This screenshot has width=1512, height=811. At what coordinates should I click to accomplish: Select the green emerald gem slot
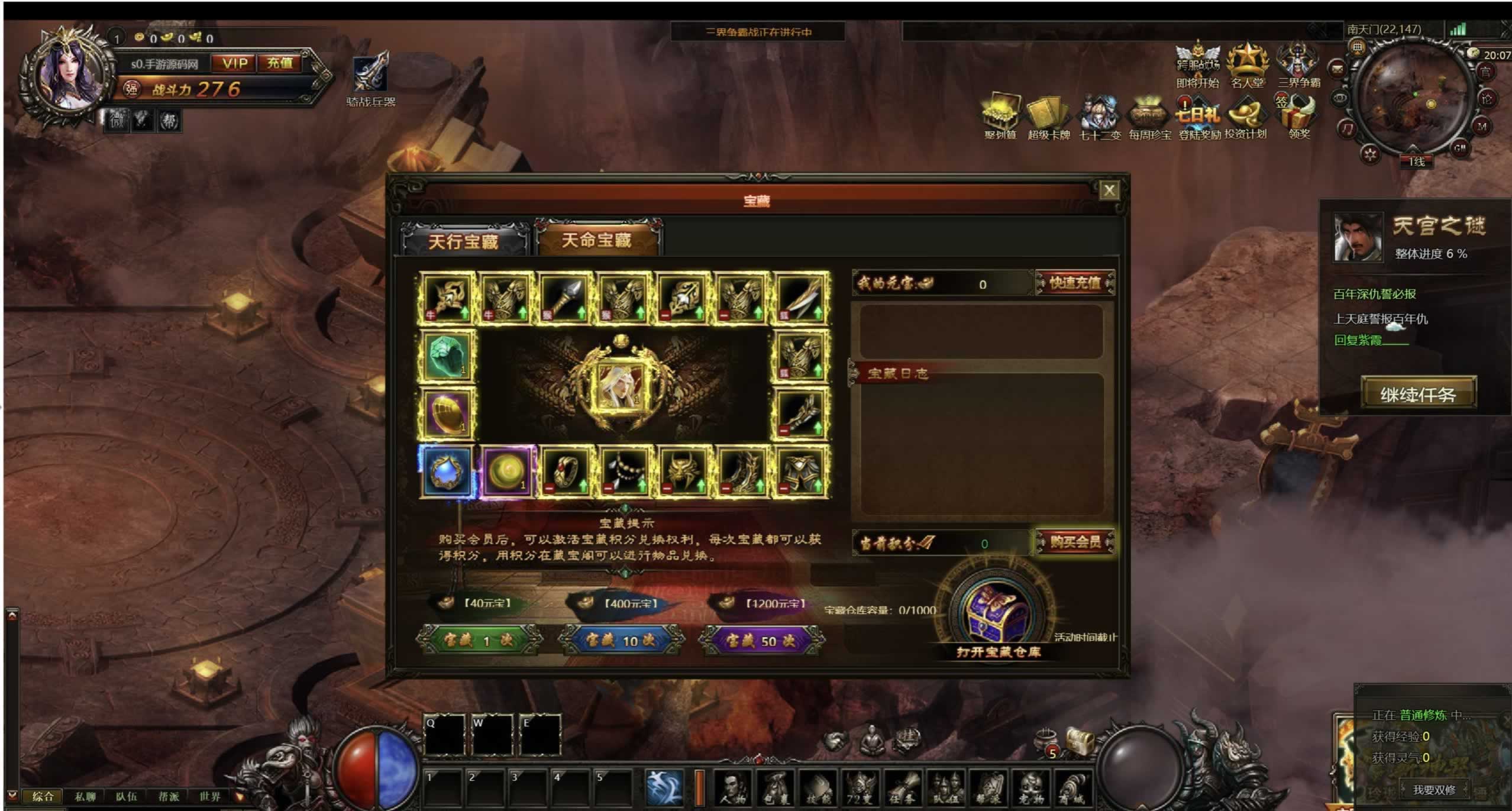(x=447, y=356)
